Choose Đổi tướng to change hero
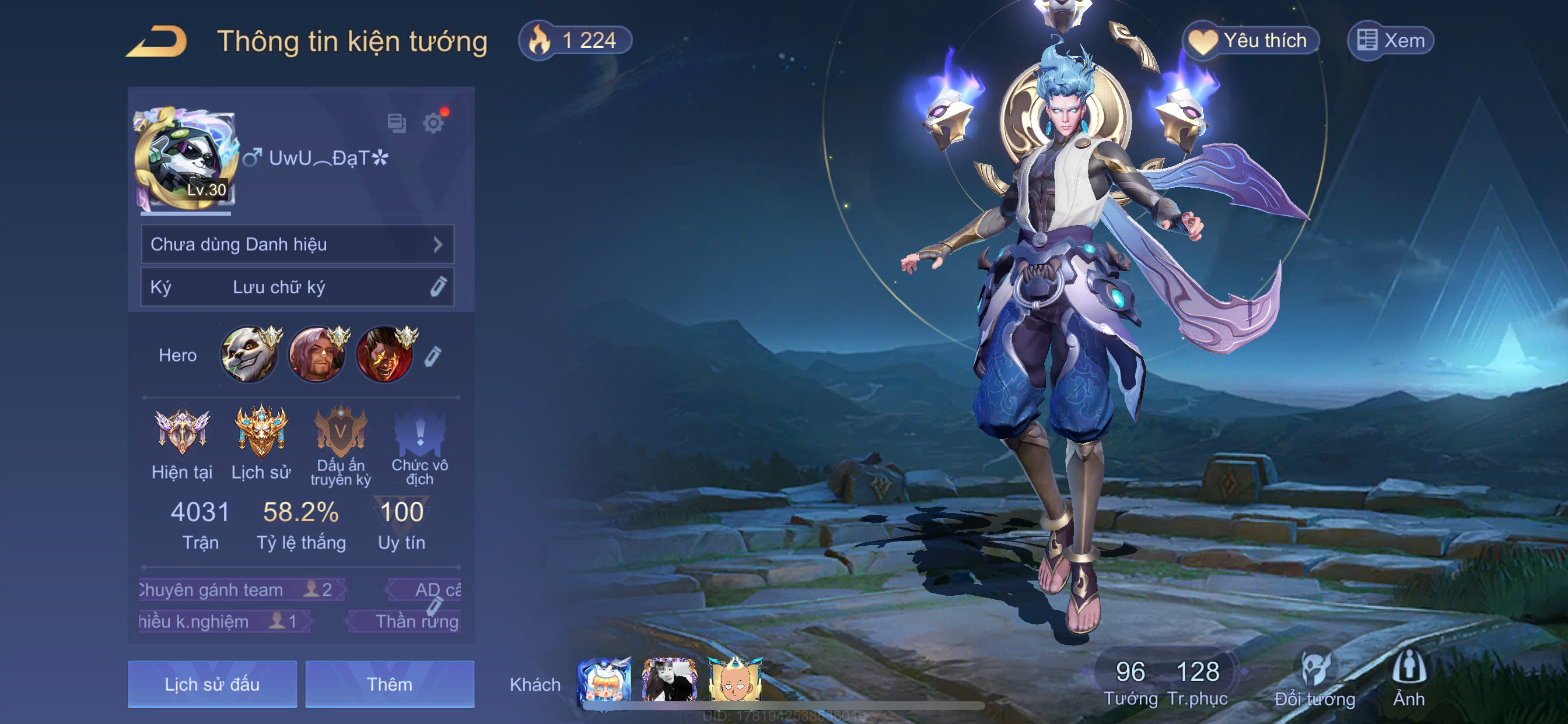 coord(1315,680)
